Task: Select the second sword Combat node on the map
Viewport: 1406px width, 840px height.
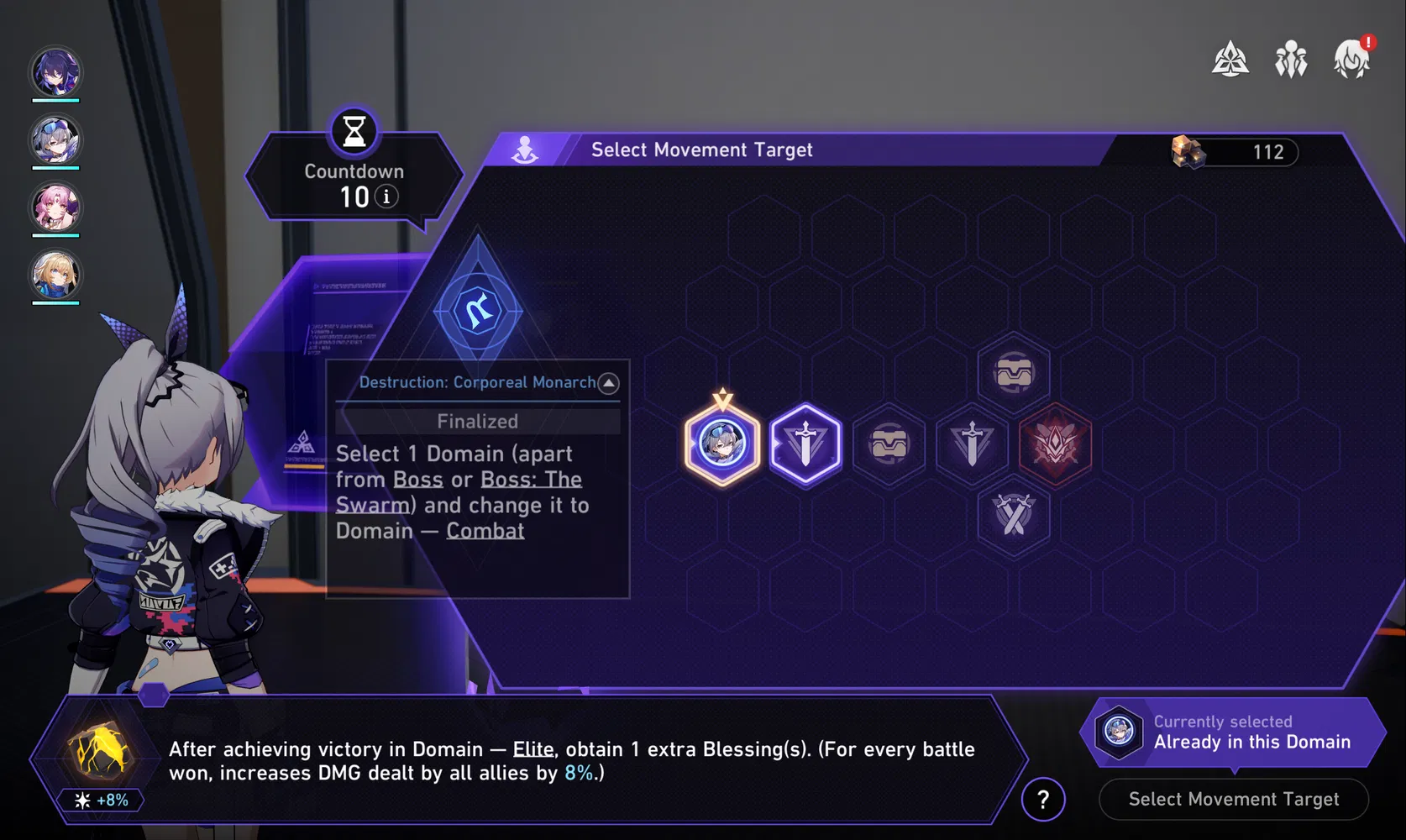Action: (x=972, y=443)
